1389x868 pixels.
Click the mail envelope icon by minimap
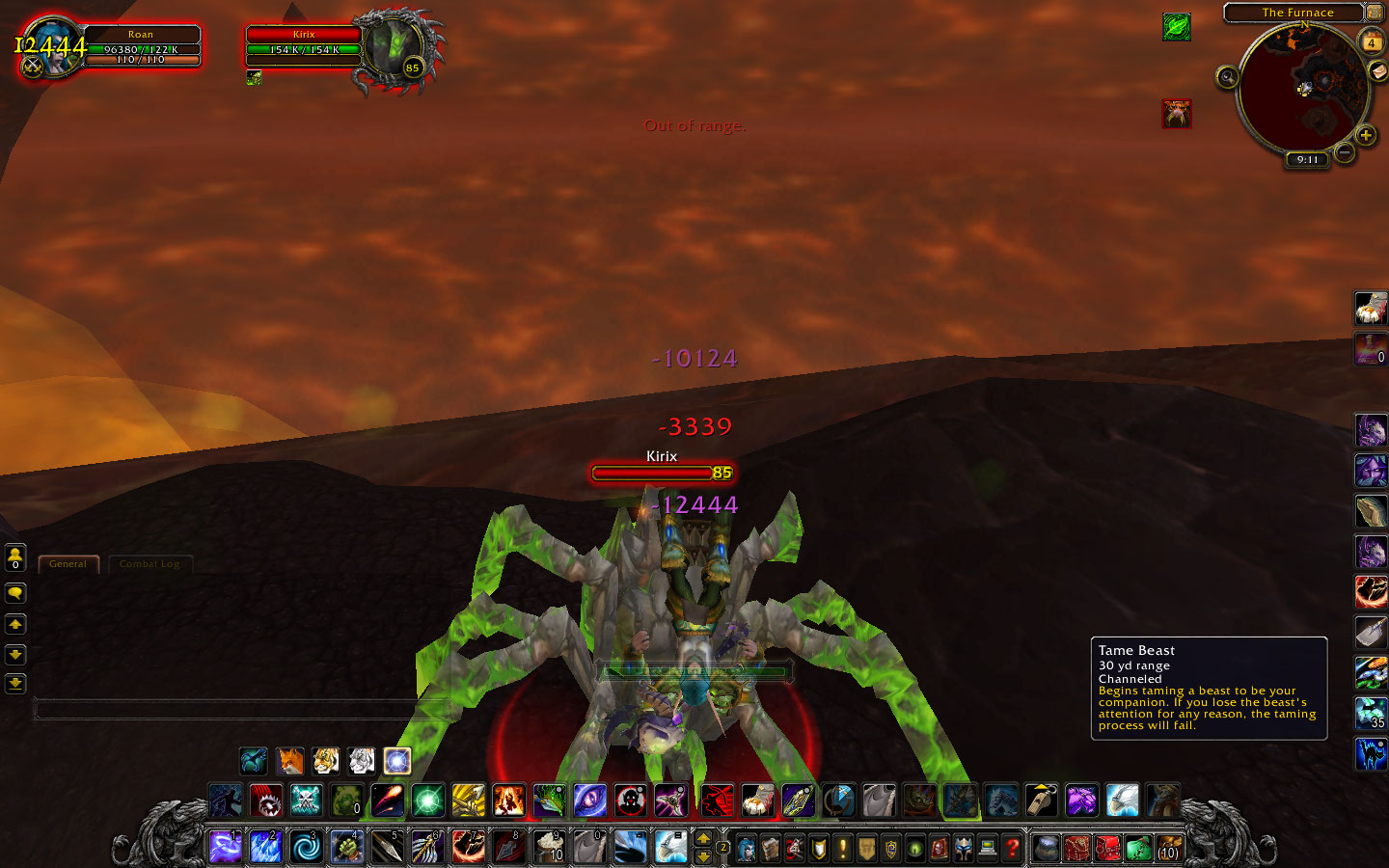[x=1377, y=71]
